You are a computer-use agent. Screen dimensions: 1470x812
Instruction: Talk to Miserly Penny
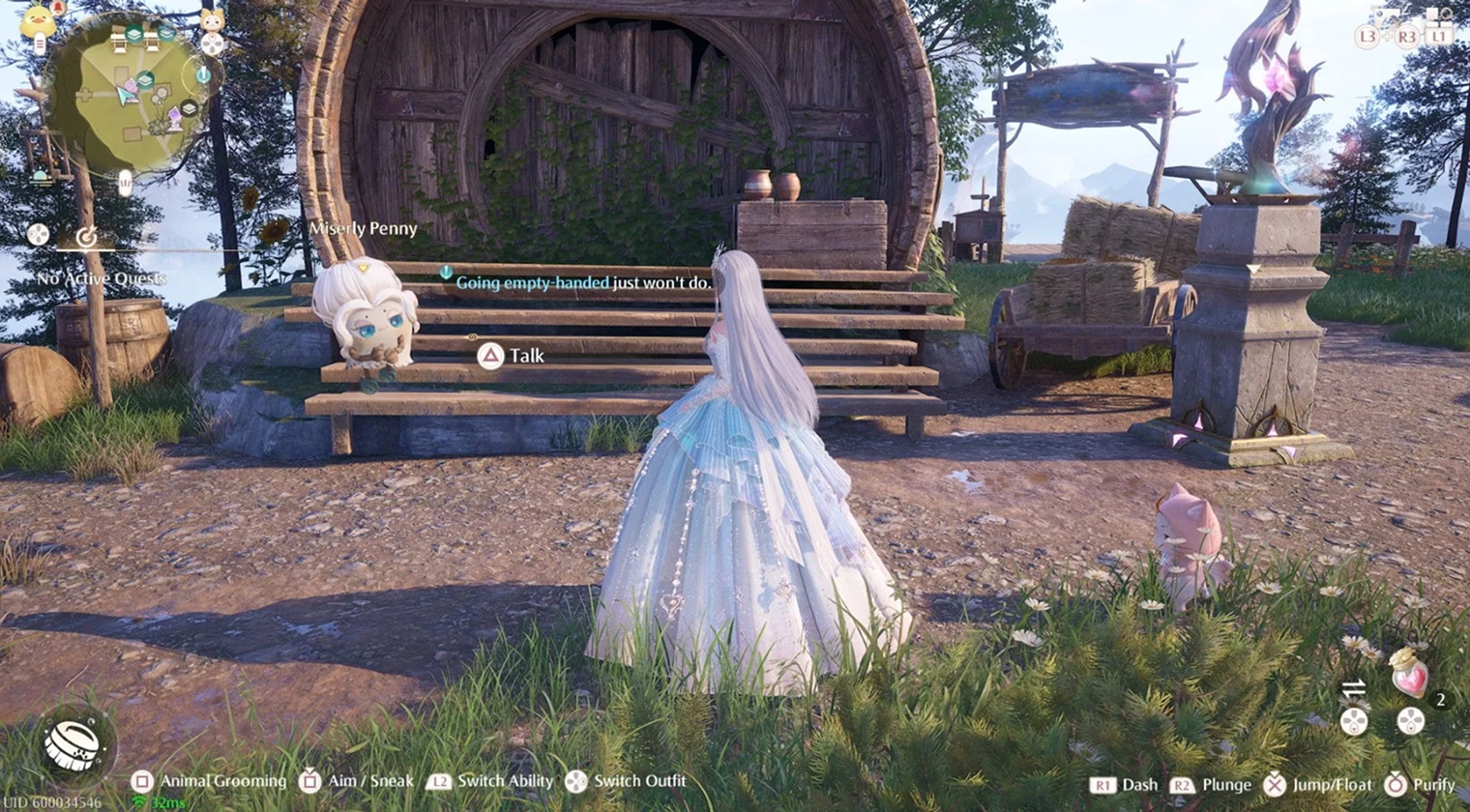click(x=491, y=357)
